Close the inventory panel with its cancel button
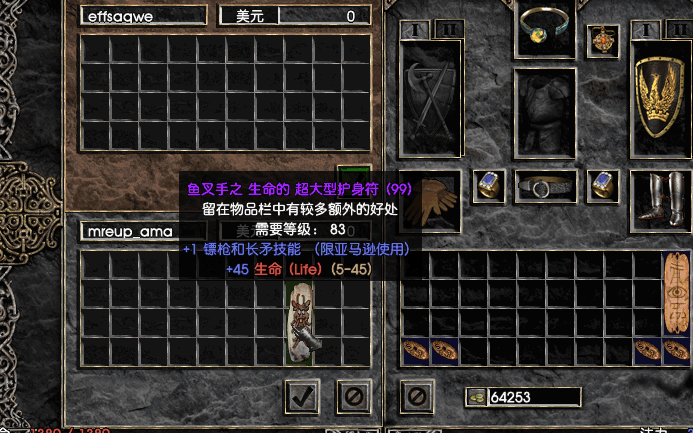 pos(415,395)
